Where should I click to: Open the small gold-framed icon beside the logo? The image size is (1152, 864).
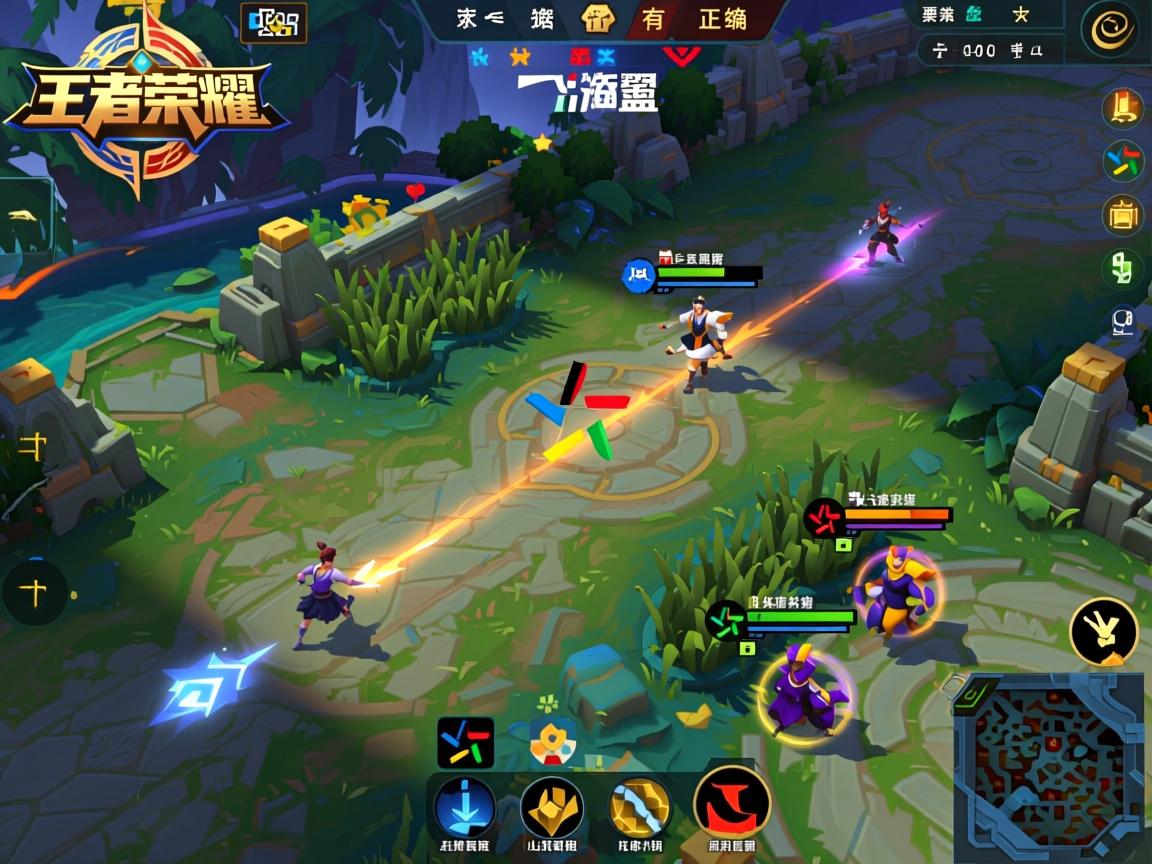tap(273, 22)
